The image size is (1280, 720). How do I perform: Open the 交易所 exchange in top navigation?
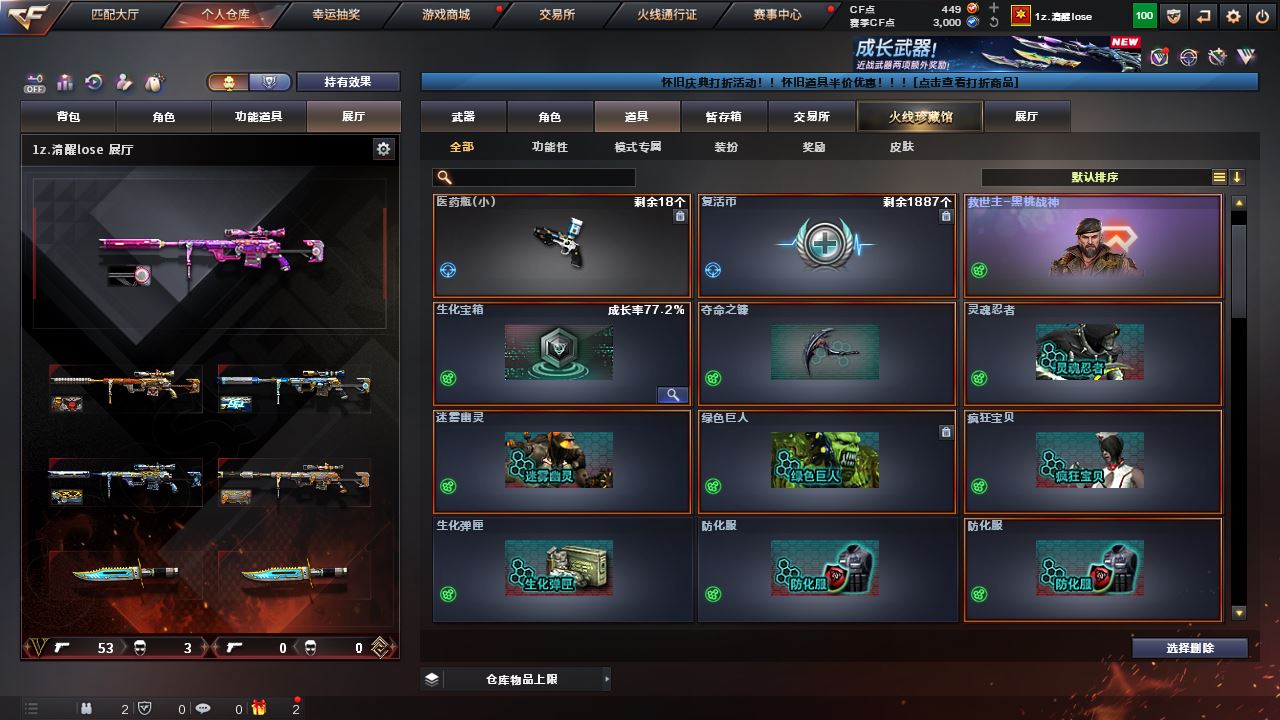click(557, 15)
